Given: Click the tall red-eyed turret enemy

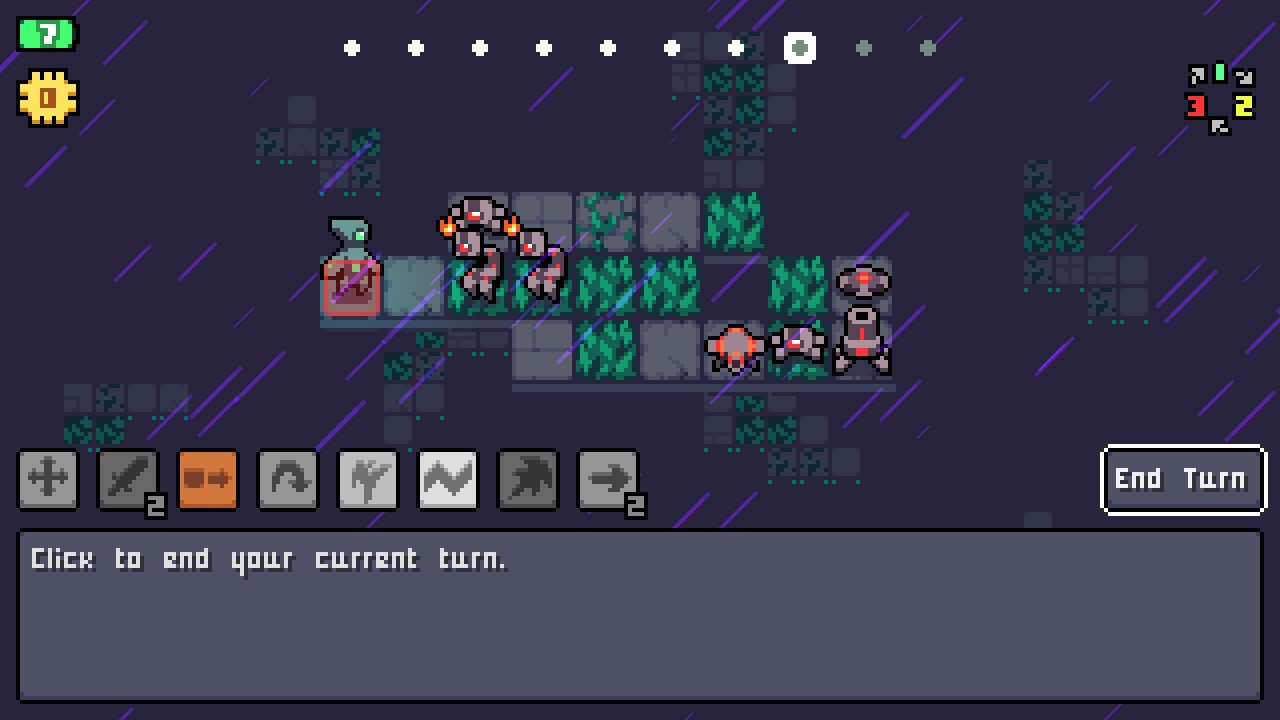Looking at the screenshot, I should tap(862, 320).
